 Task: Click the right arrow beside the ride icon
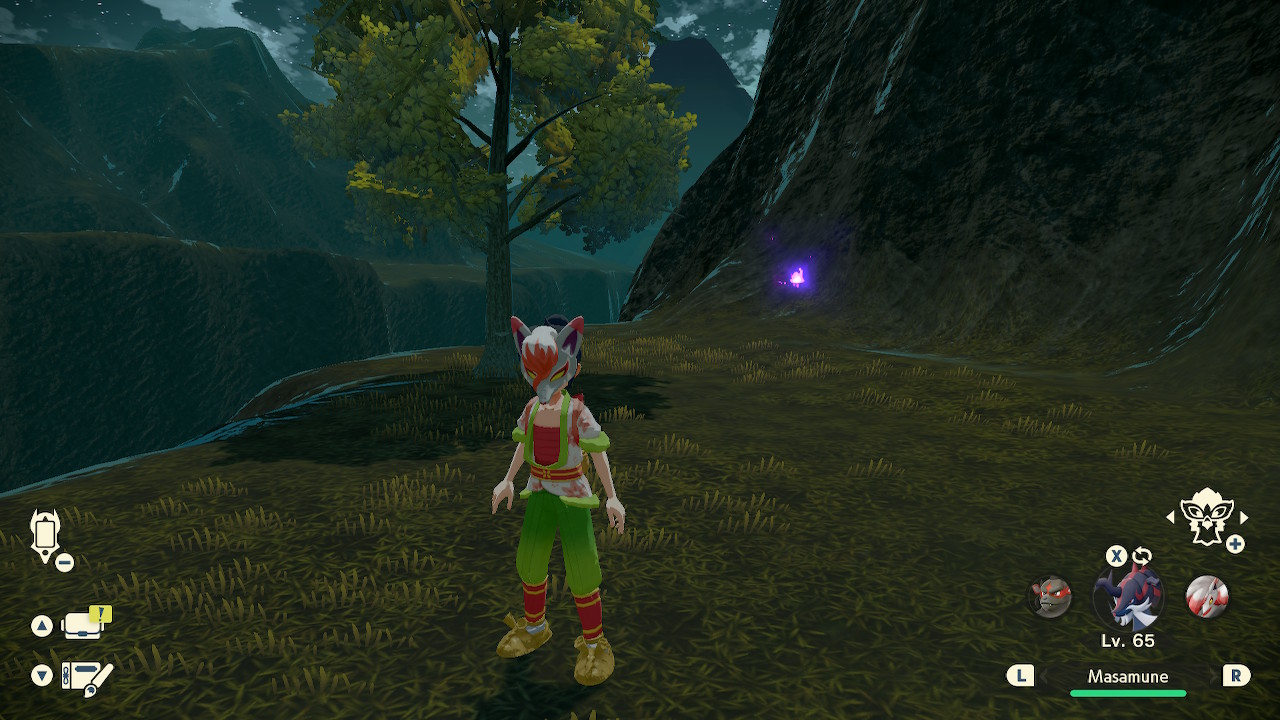click(1244, 517)
